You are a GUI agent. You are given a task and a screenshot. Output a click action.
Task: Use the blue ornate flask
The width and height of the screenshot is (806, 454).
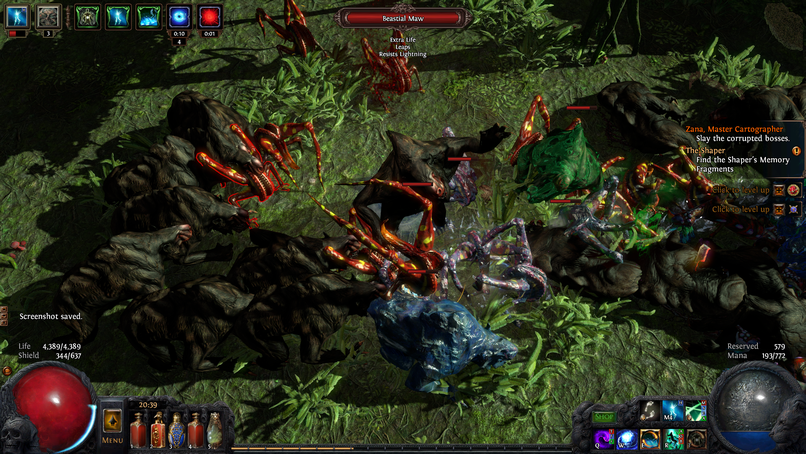pos(177,432)
